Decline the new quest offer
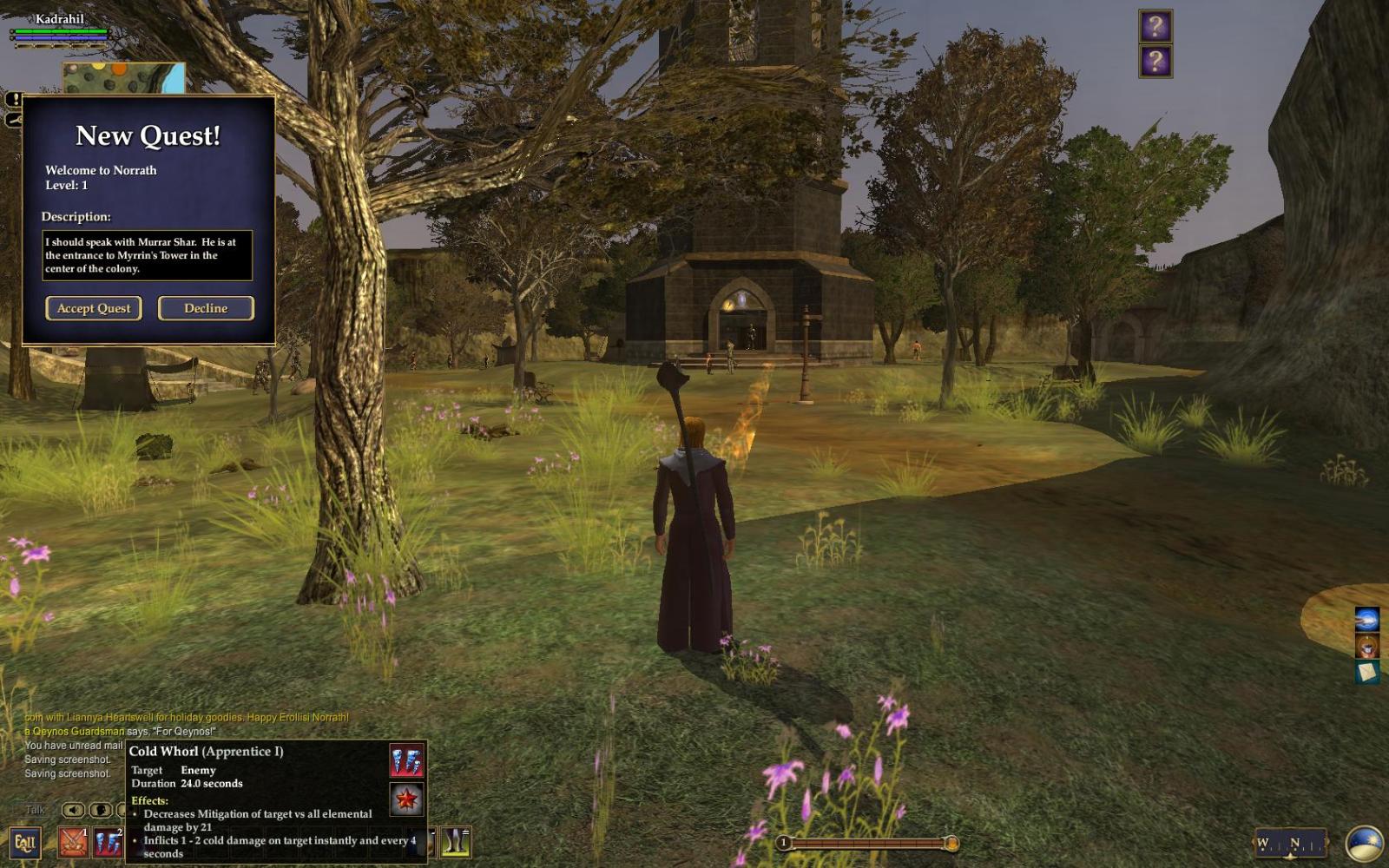Image resolution: width=1389 pixels, height=868 pixels. 206,308
